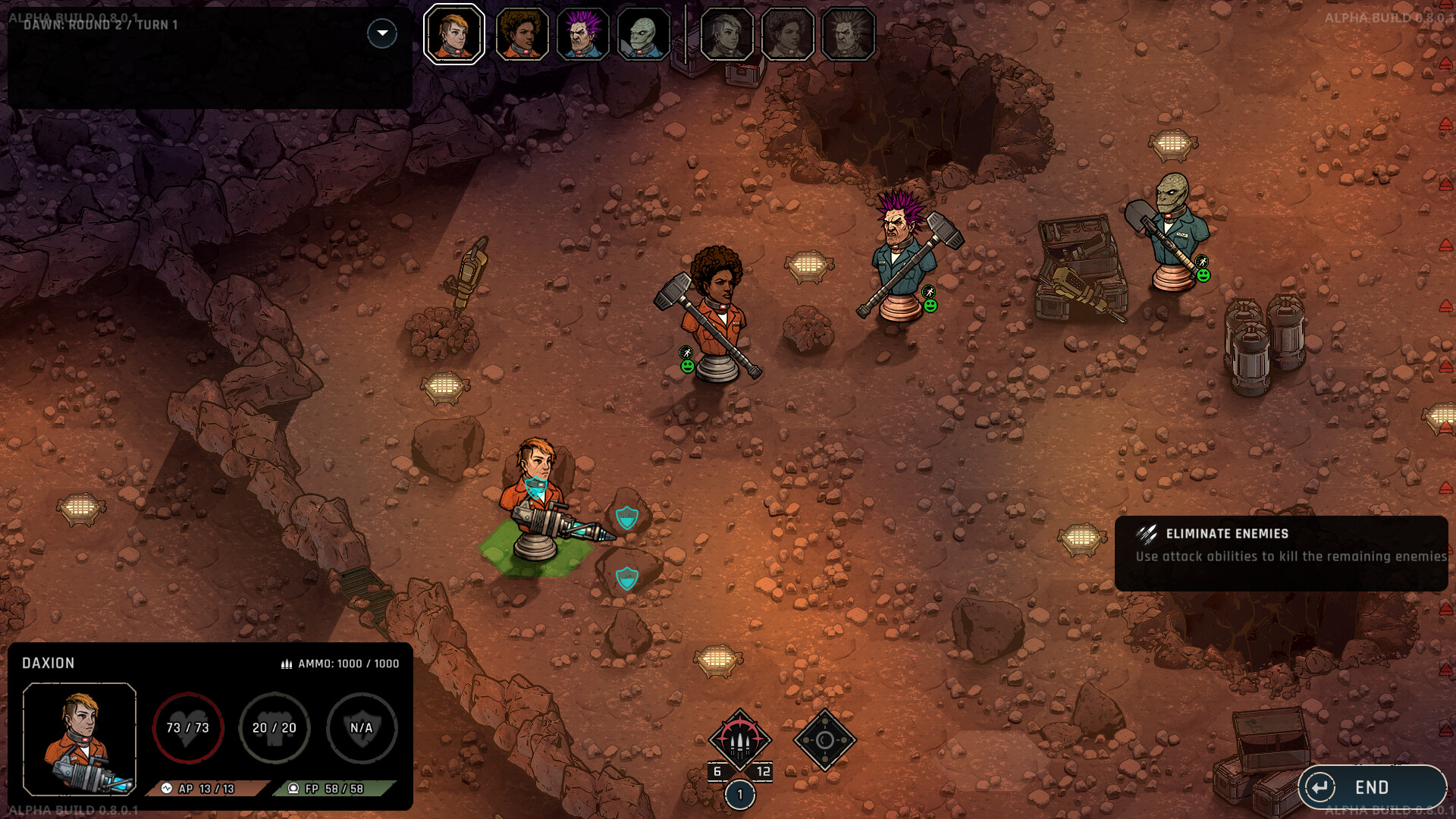The height and width of the screenshot is (819, 1456).
Task: End the turn with the END button
Action: click(x=1371, y=787)
